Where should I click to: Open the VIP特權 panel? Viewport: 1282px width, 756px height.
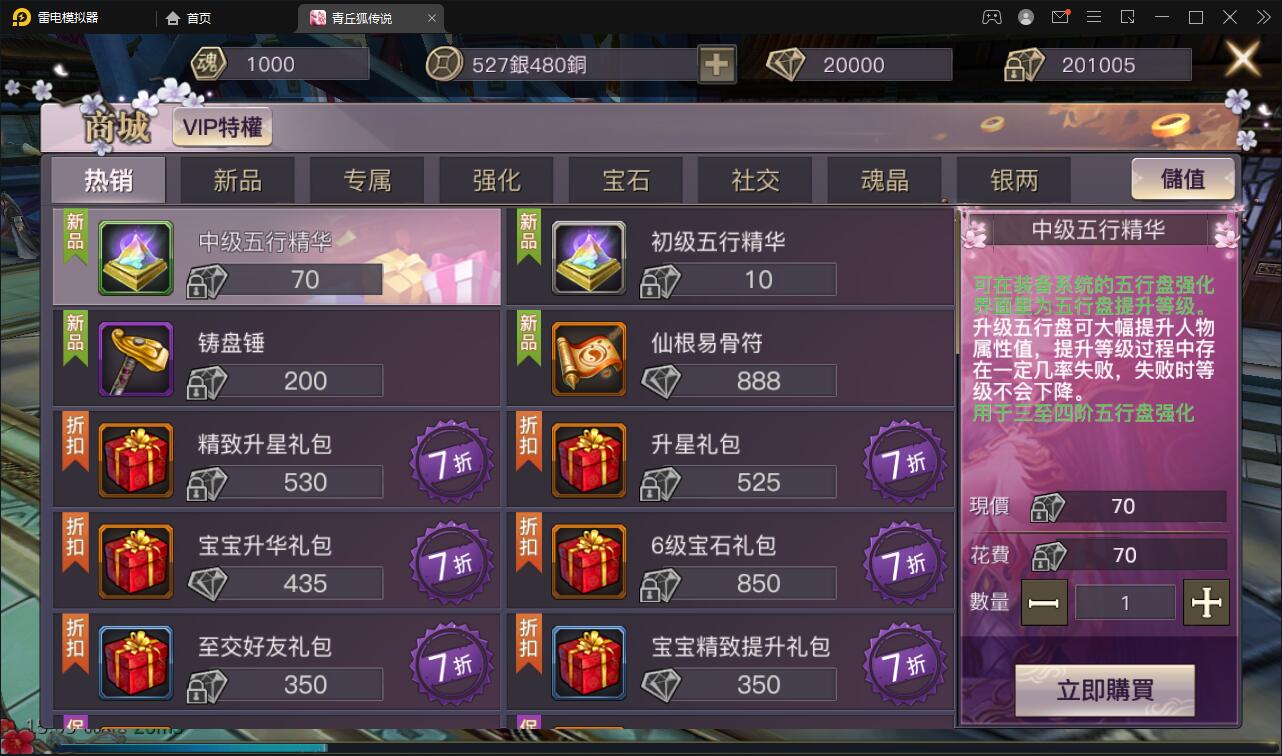click(222, 127)
